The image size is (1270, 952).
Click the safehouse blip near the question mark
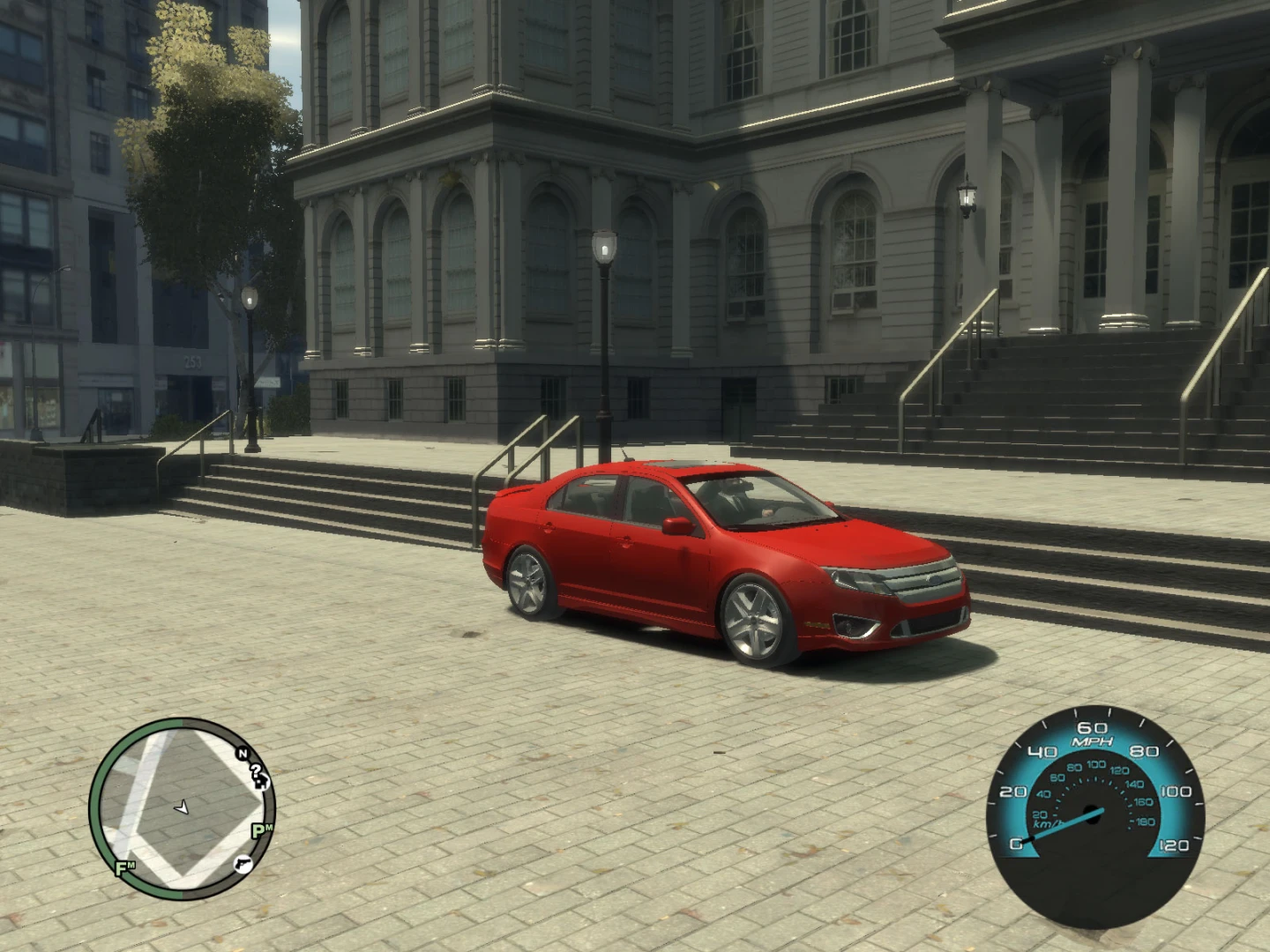click(x=262, y=783)
